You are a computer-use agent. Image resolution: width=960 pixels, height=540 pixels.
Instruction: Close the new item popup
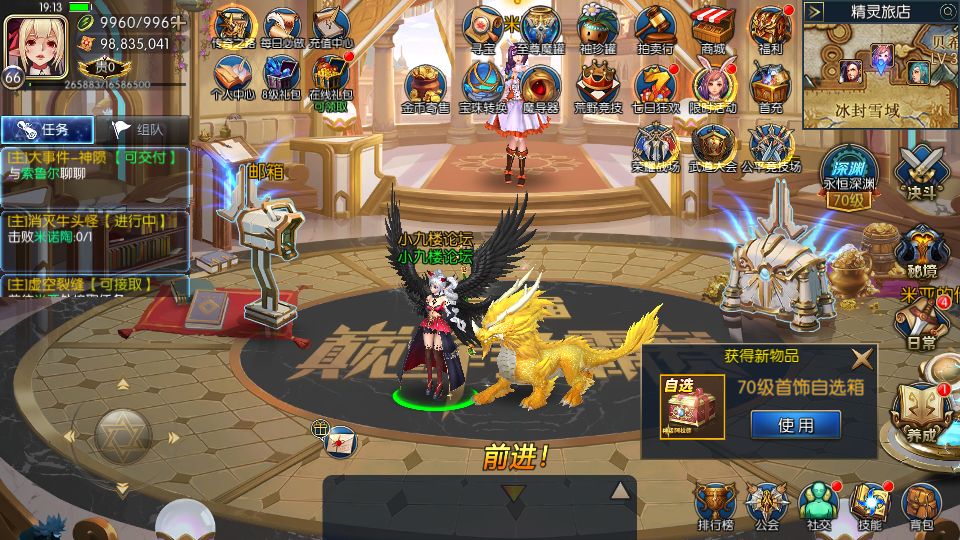pos(861,359)
